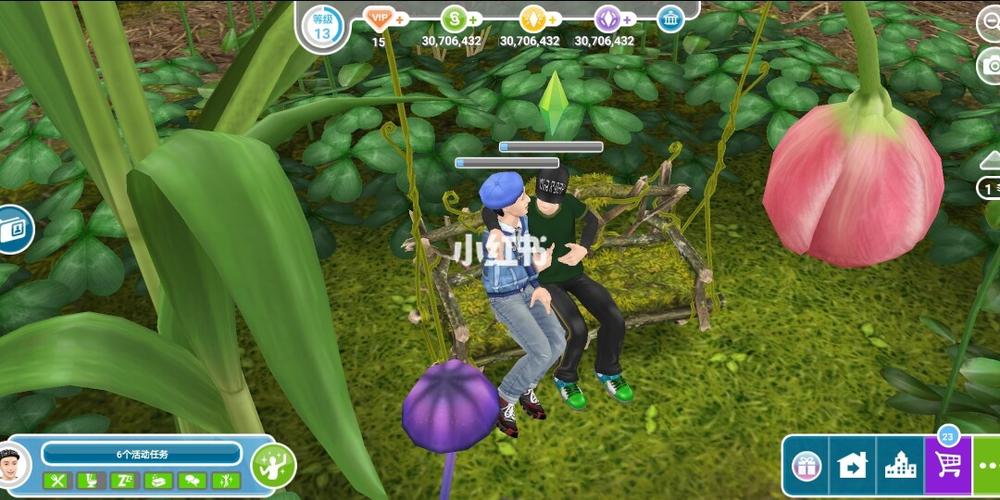Add more yellow lifestyle points
Viewport: 1000px width, 500px height.
pos(553,19)
